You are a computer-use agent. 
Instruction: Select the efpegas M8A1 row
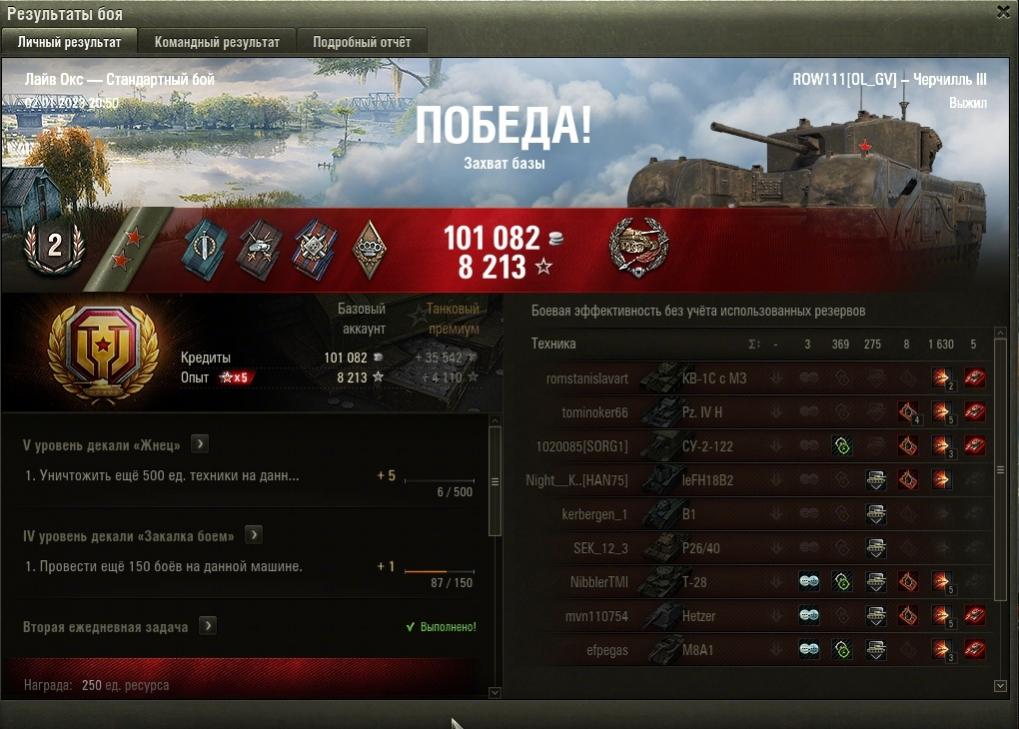click(760, 650)
